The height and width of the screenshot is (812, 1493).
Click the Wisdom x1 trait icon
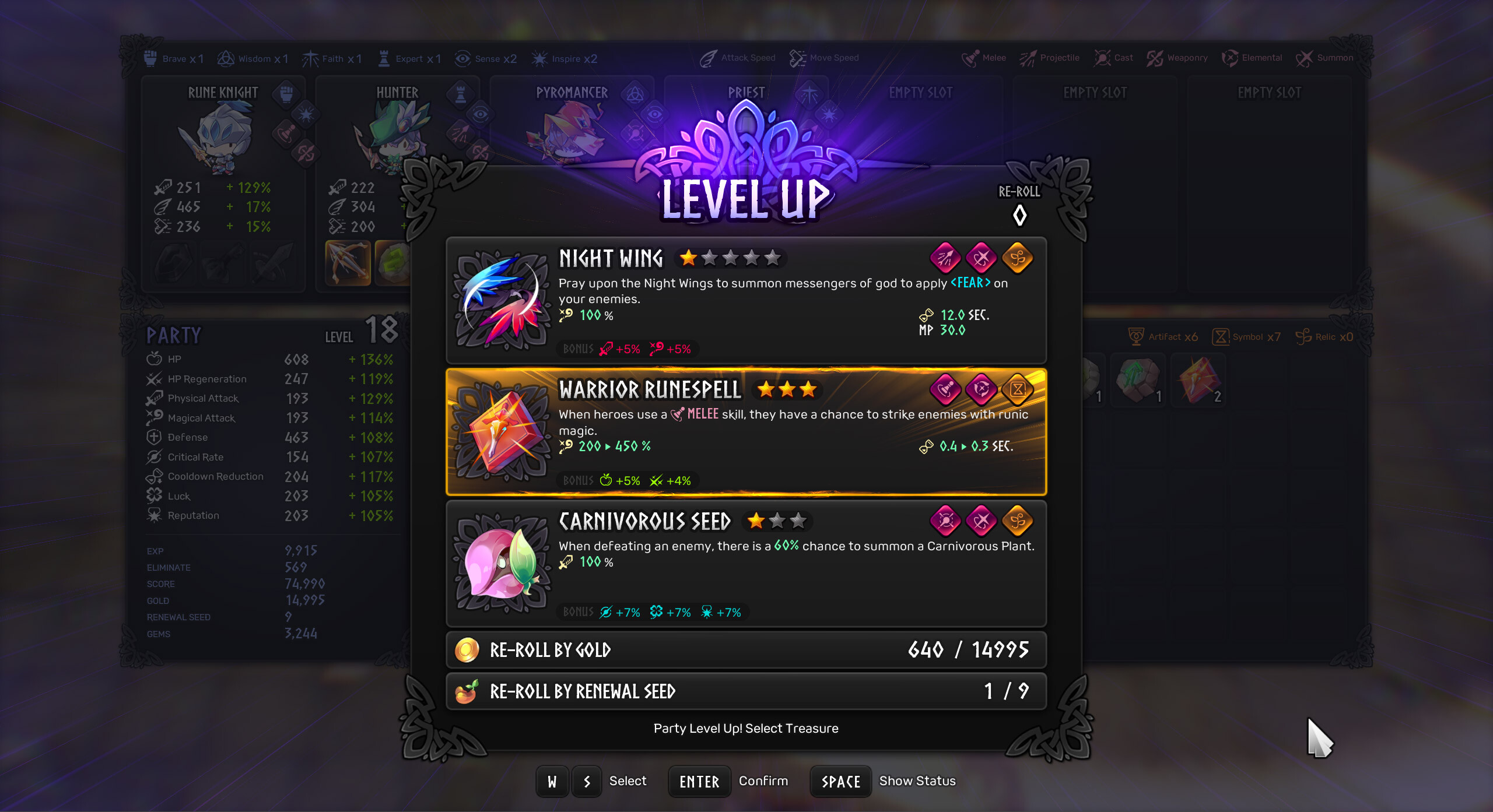(x=226, y=57)
